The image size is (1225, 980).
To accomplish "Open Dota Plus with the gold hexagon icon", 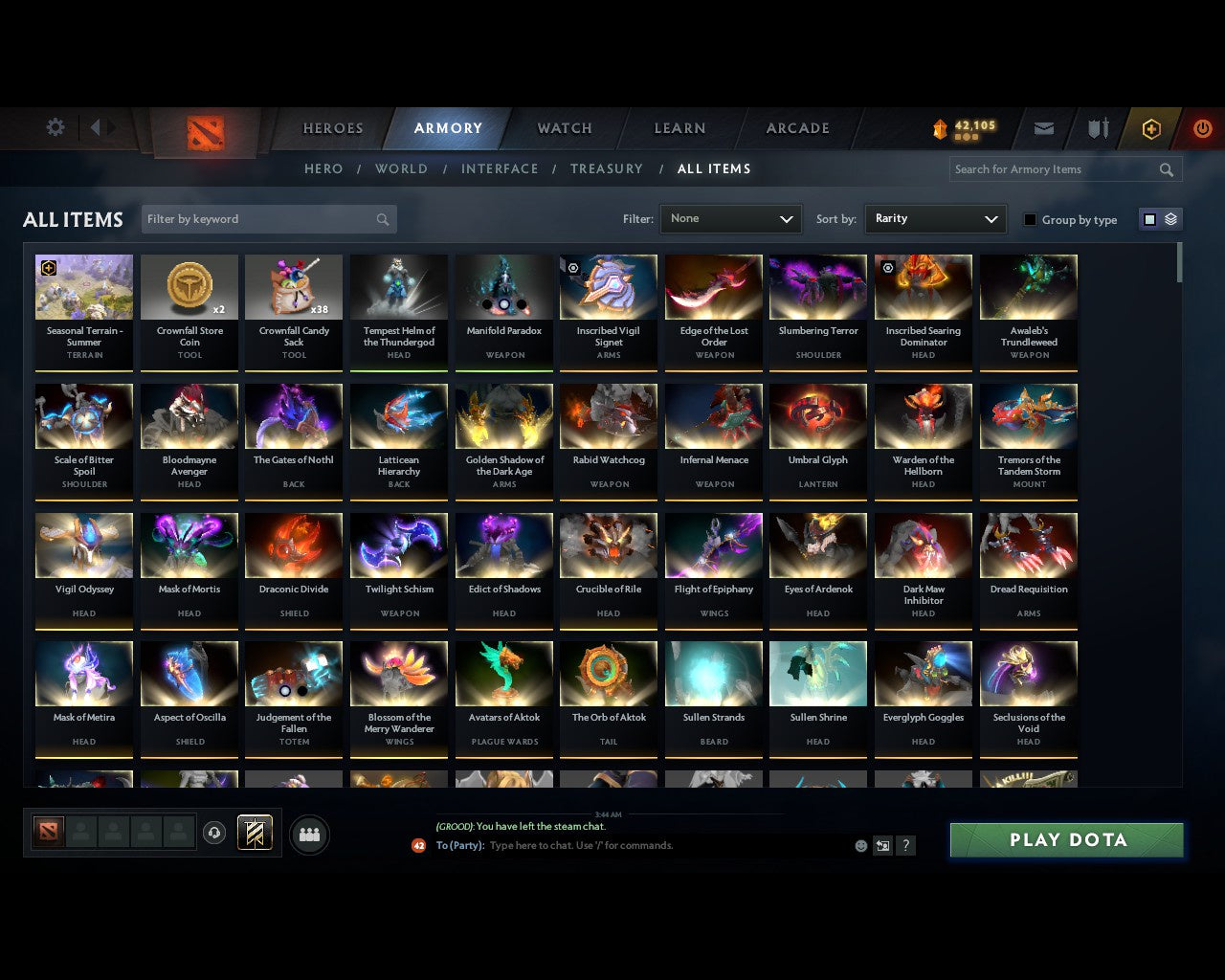I will [1151, 128].
